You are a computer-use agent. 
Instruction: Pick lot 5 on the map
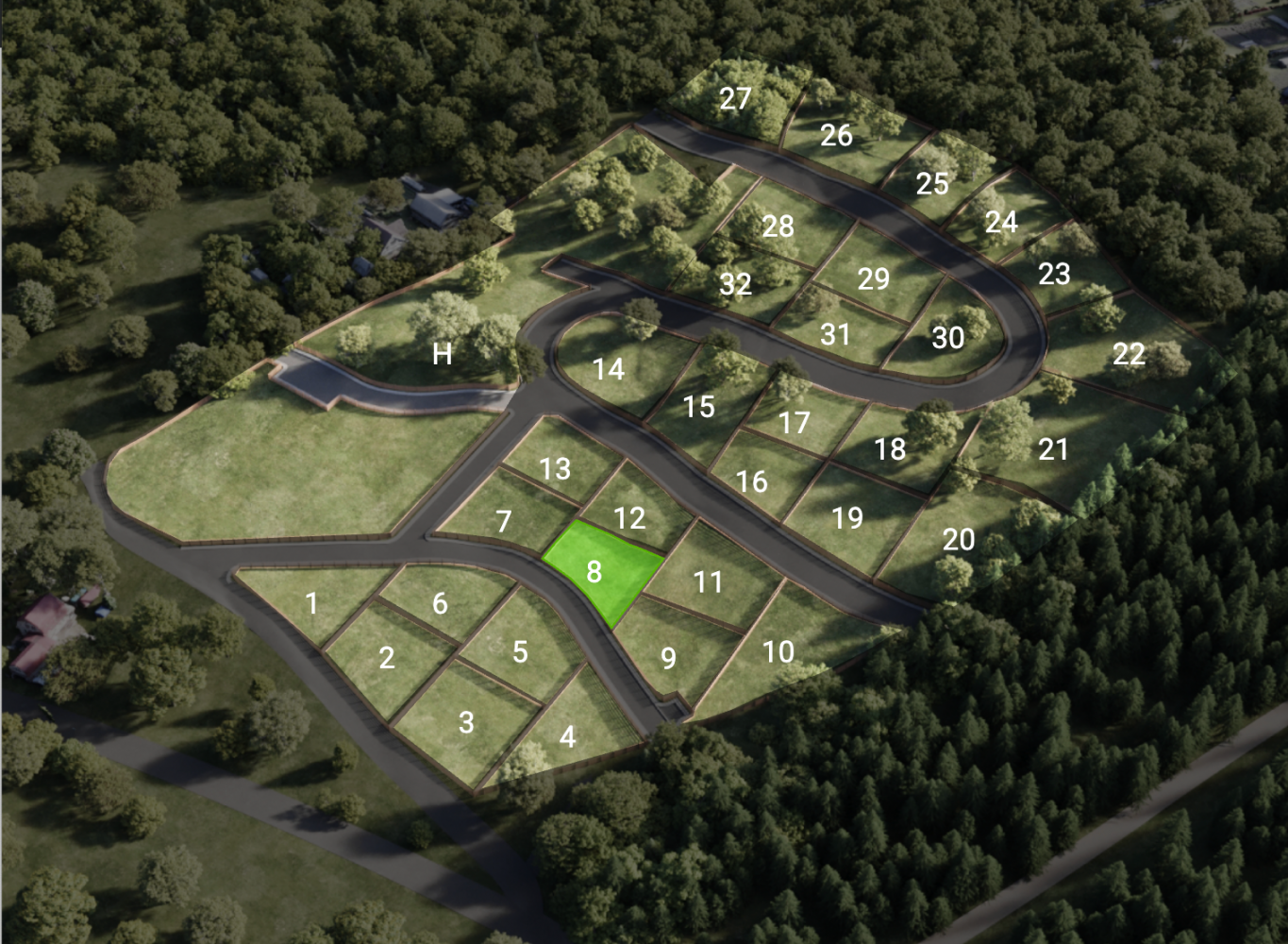pyautogui.click(x=520, y=651)
